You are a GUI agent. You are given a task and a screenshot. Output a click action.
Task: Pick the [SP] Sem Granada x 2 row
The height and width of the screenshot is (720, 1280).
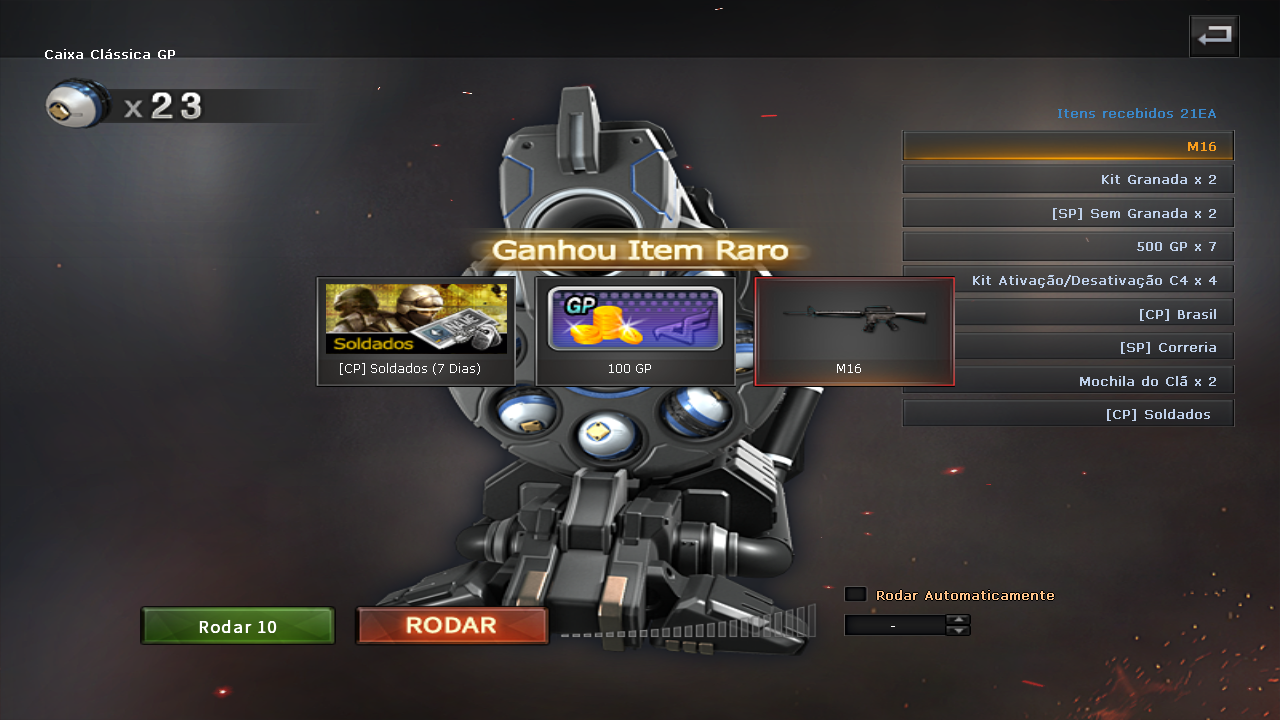(x=1068, y=213)
